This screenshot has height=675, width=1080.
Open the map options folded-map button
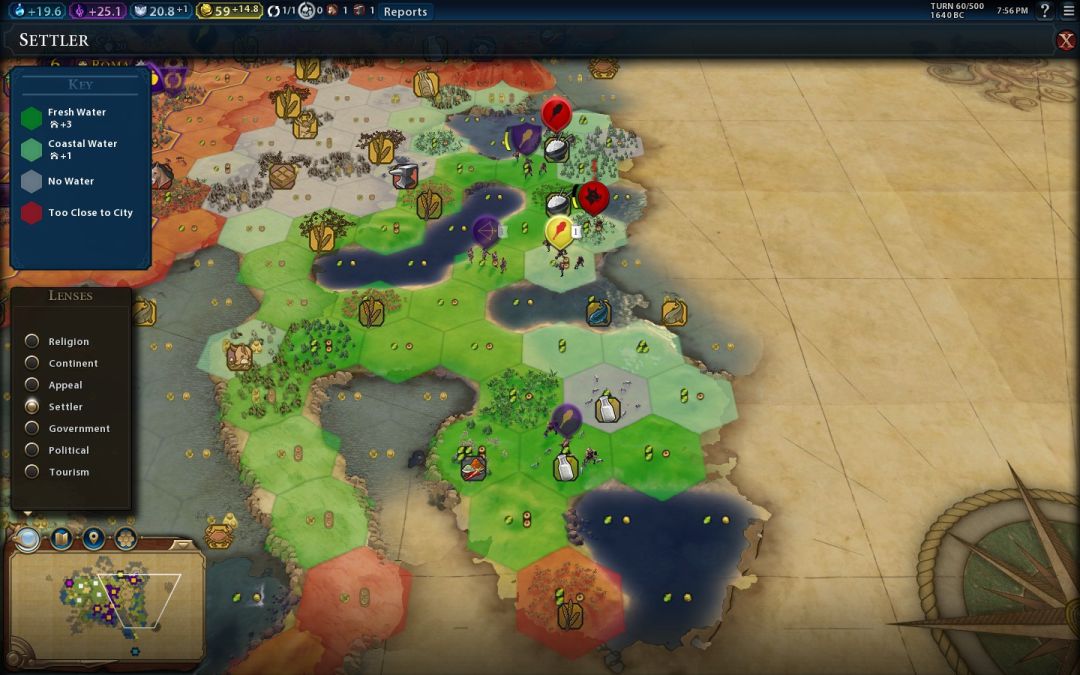pyautogui.click(x=61, y=539)
